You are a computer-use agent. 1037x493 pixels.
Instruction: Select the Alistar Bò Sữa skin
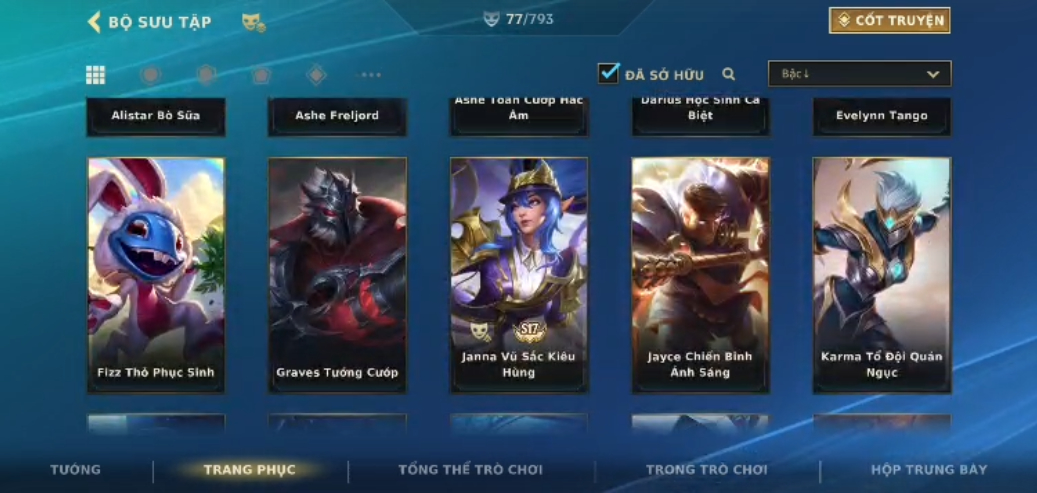[156, 116]
